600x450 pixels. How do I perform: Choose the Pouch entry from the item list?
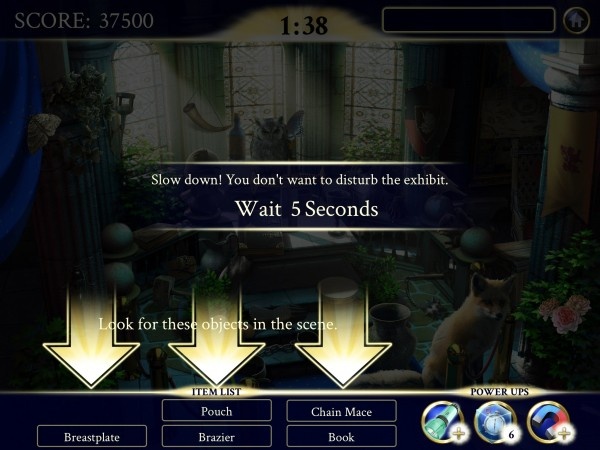point(217,411)
